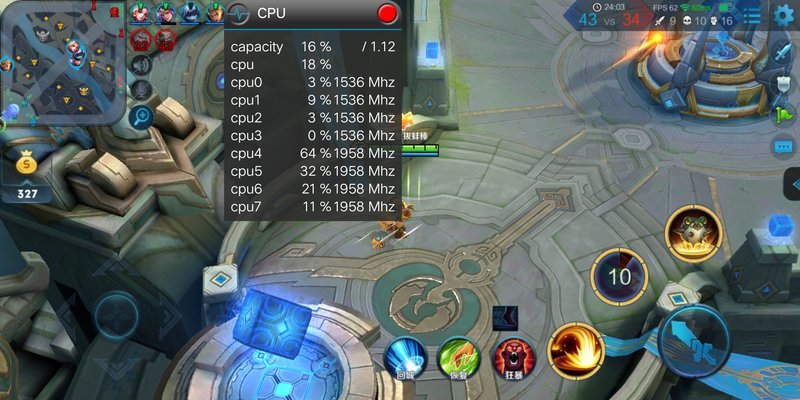This screenshot has width=800, height=400.
Task: Toggle the speaker voice chat icon
Action: pos(141,64)
